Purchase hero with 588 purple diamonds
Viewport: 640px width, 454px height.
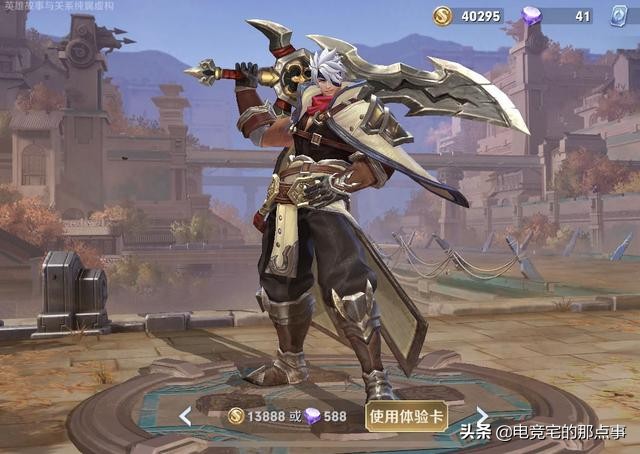pos(326,416)
